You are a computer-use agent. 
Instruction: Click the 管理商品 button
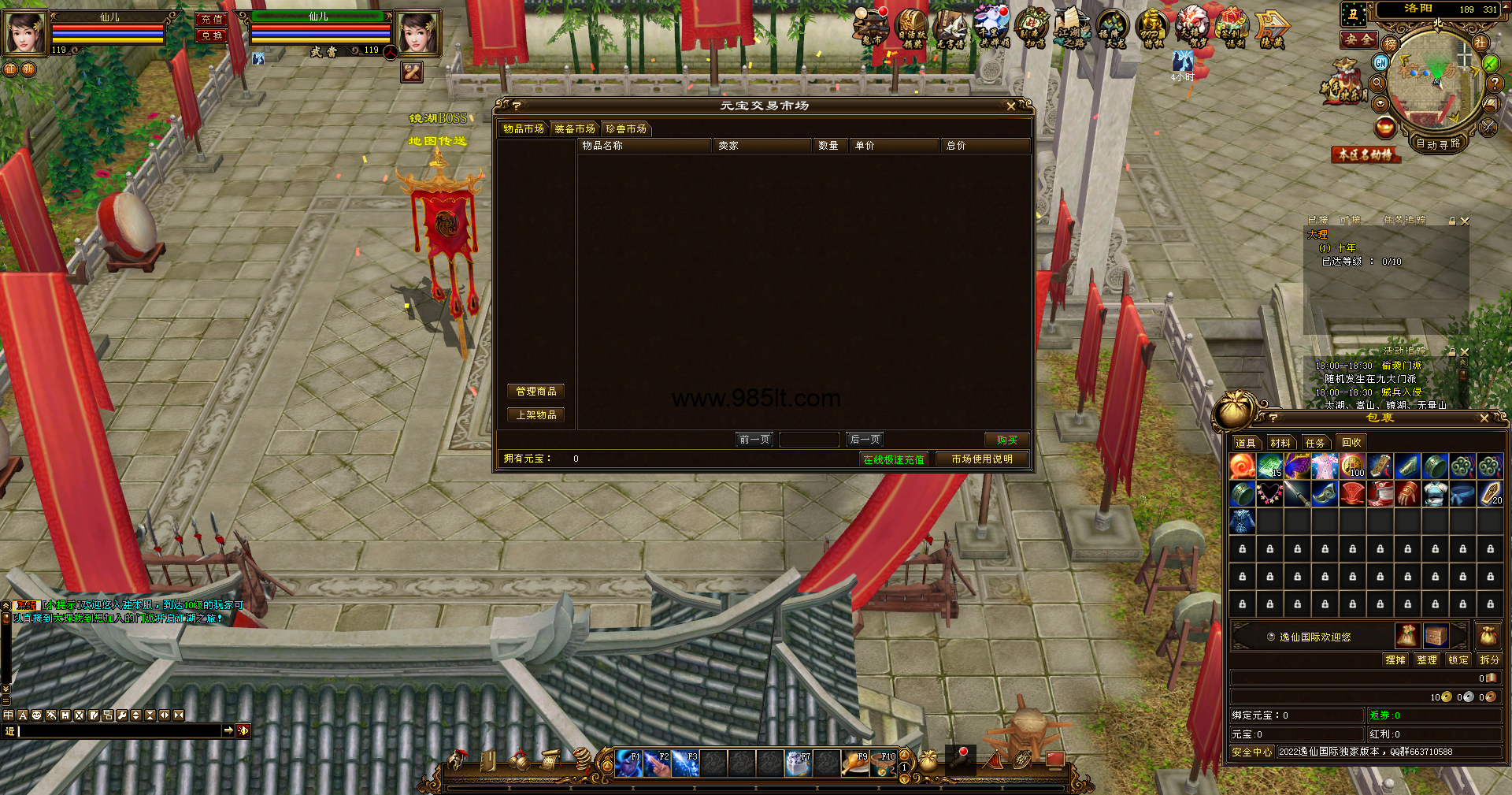point(535,392)
